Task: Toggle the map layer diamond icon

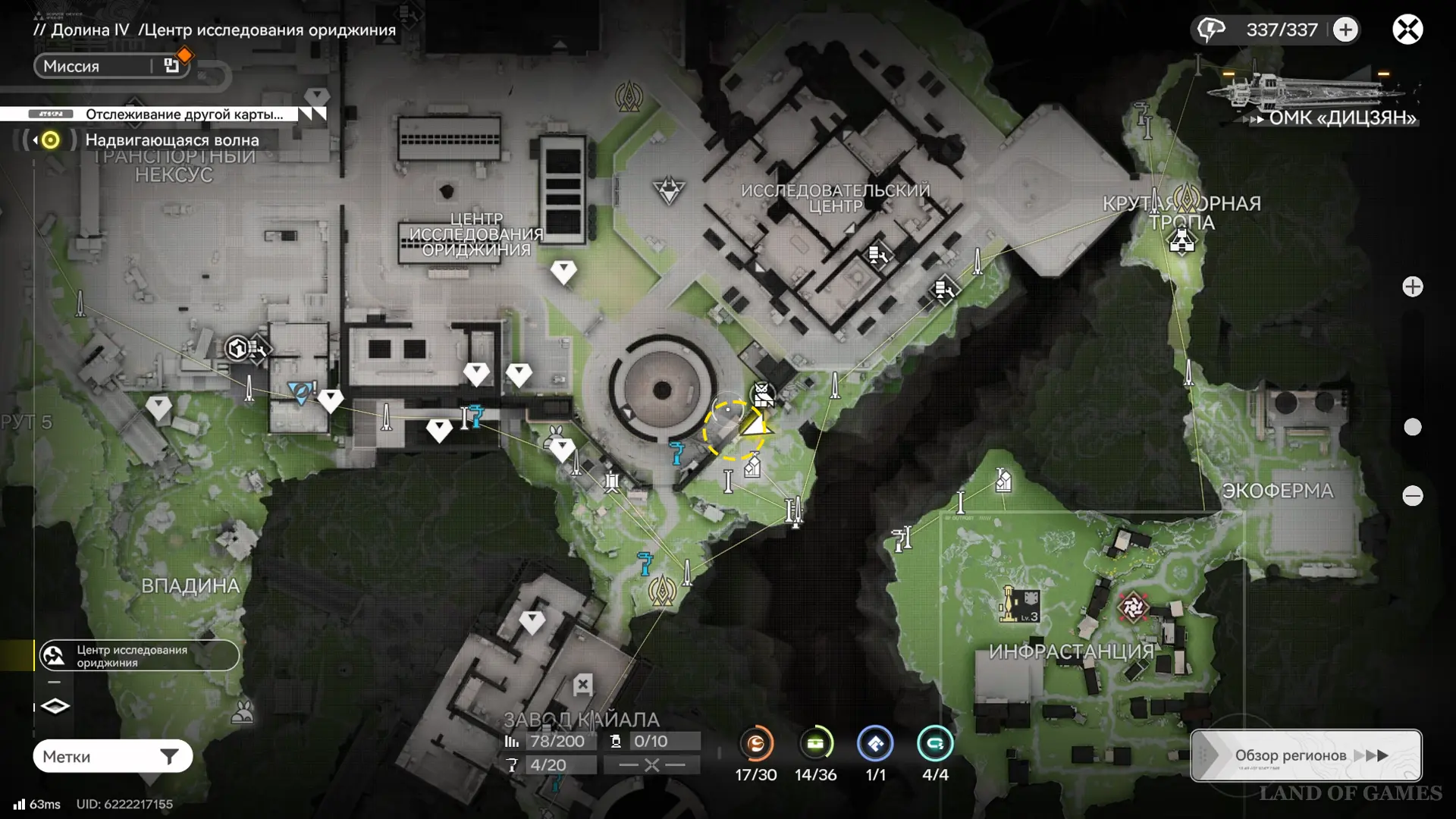Action: 55,707
